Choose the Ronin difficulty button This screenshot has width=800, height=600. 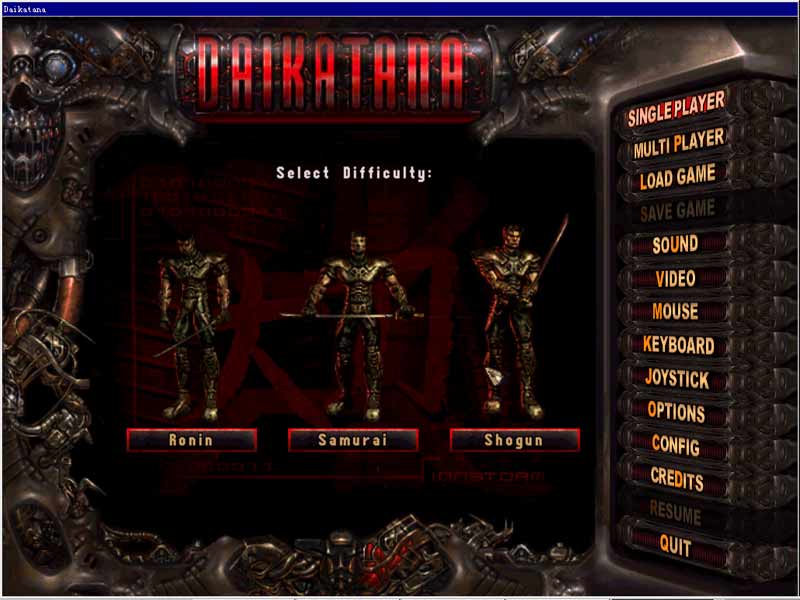[191, 440]
